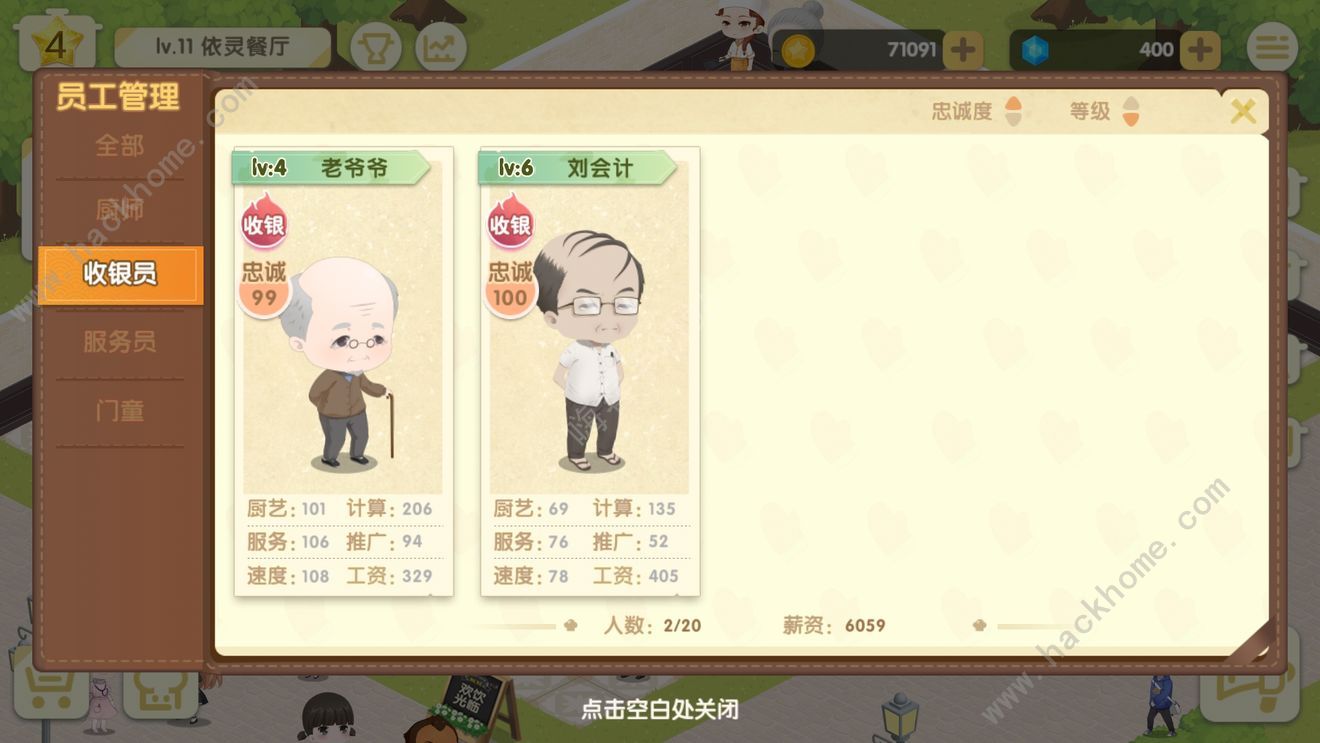Screen dimensions: 1320x743
Task: Switch to the 服务员 tab
Action: point(120,342)
